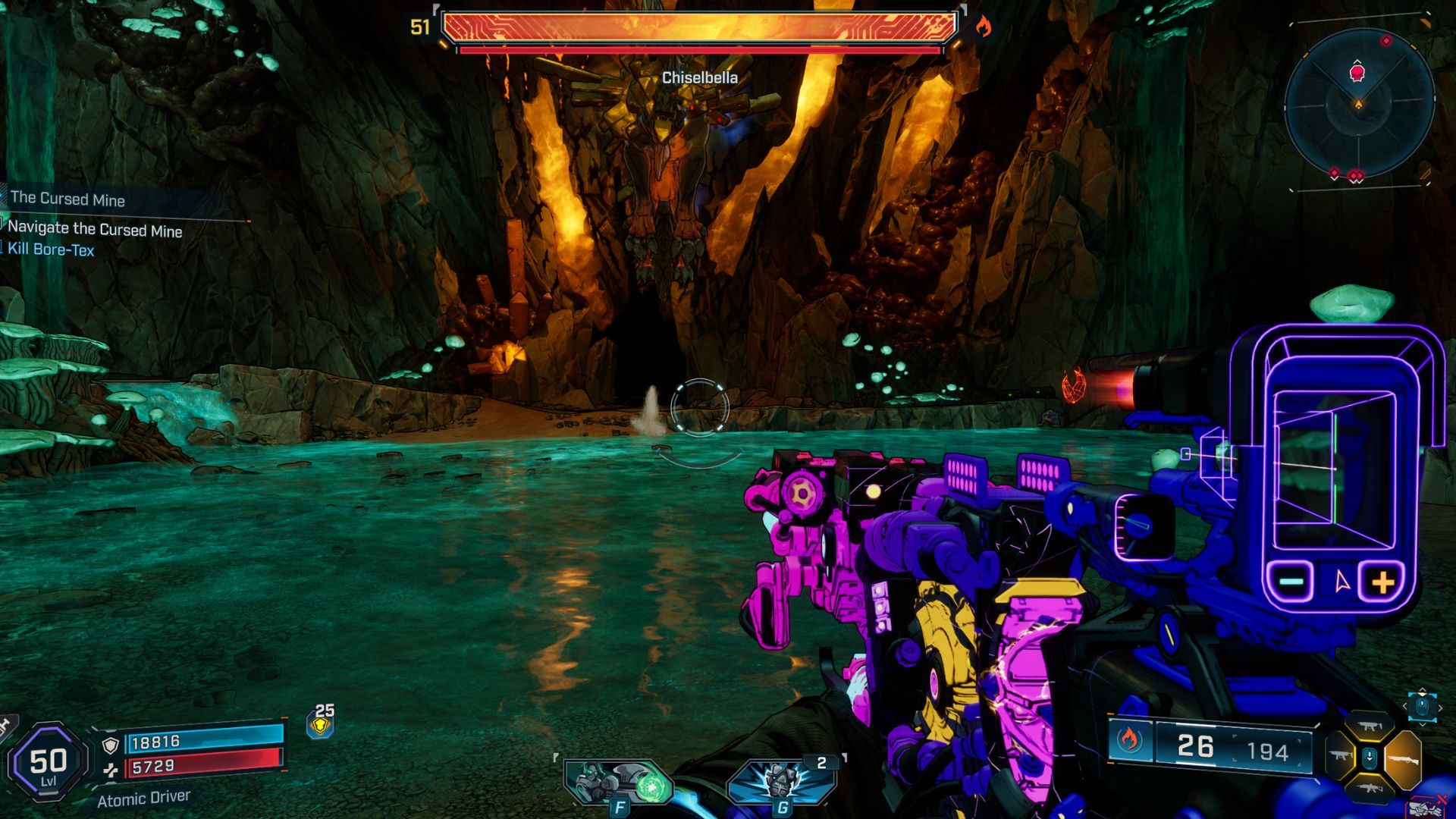Select the Kill Bore-Tex objective
The image size is (1456, 819).
[x=51, y=249]
